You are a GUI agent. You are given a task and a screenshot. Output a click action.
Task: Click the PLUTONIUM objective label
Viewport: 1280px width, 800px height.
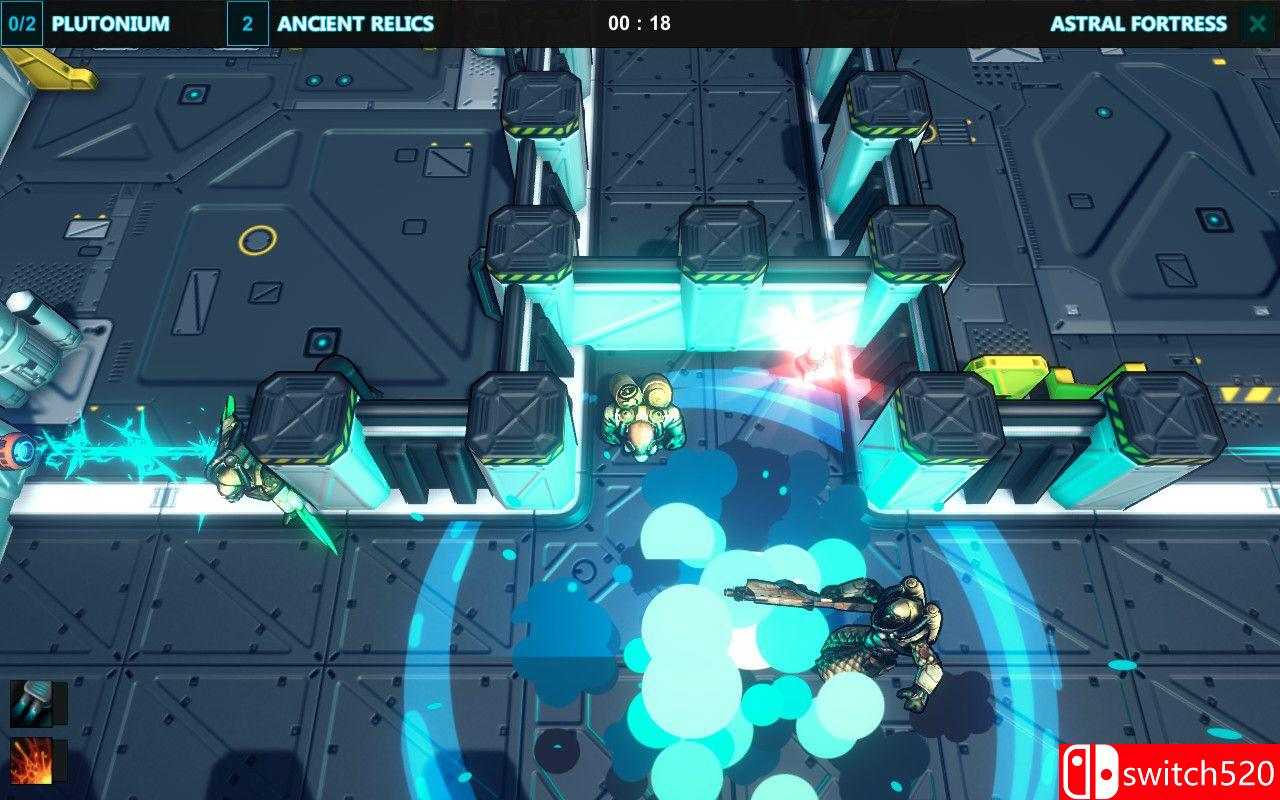click(x=110, y=23)
